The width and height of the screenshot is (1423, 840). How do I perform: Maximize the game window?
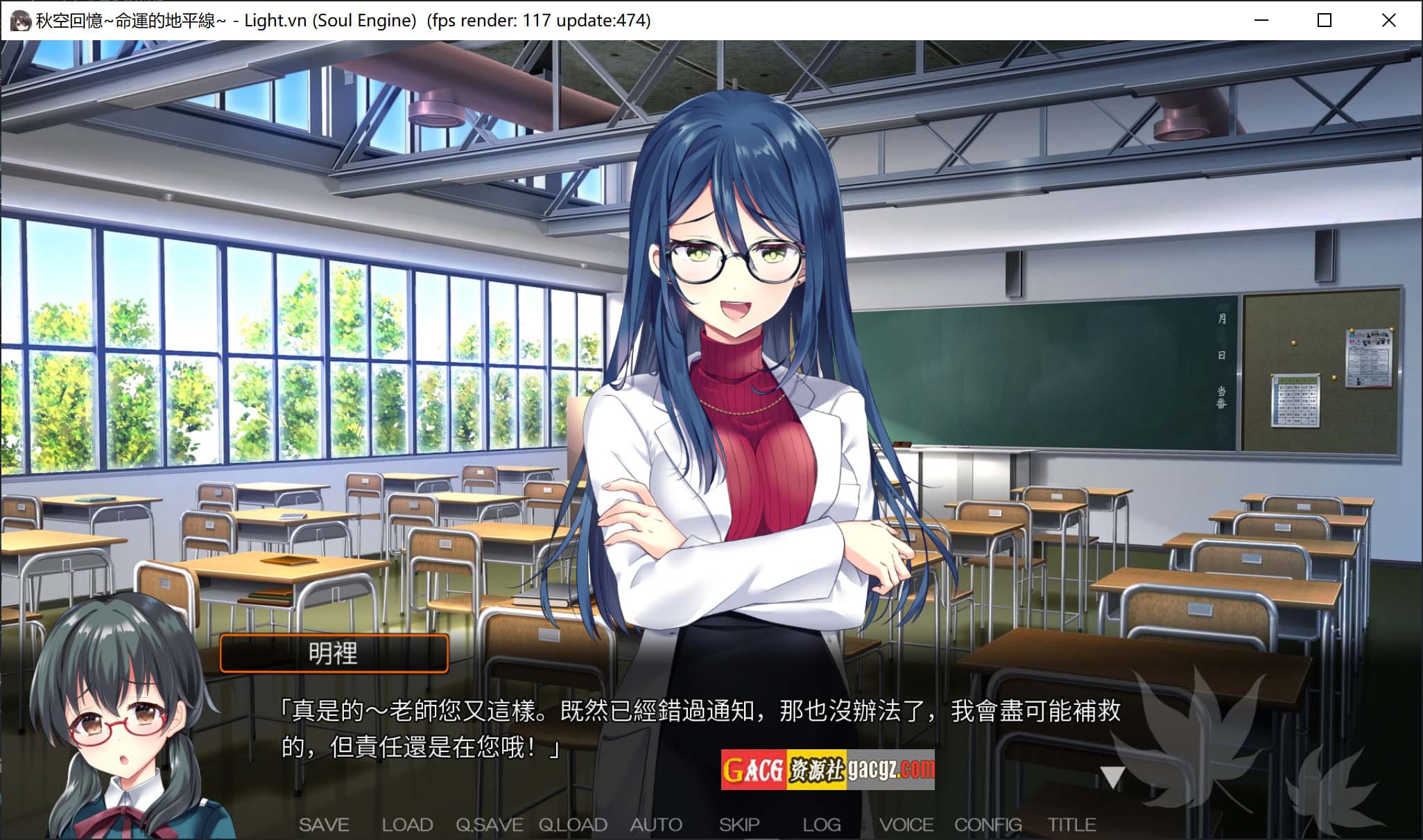1325,20
